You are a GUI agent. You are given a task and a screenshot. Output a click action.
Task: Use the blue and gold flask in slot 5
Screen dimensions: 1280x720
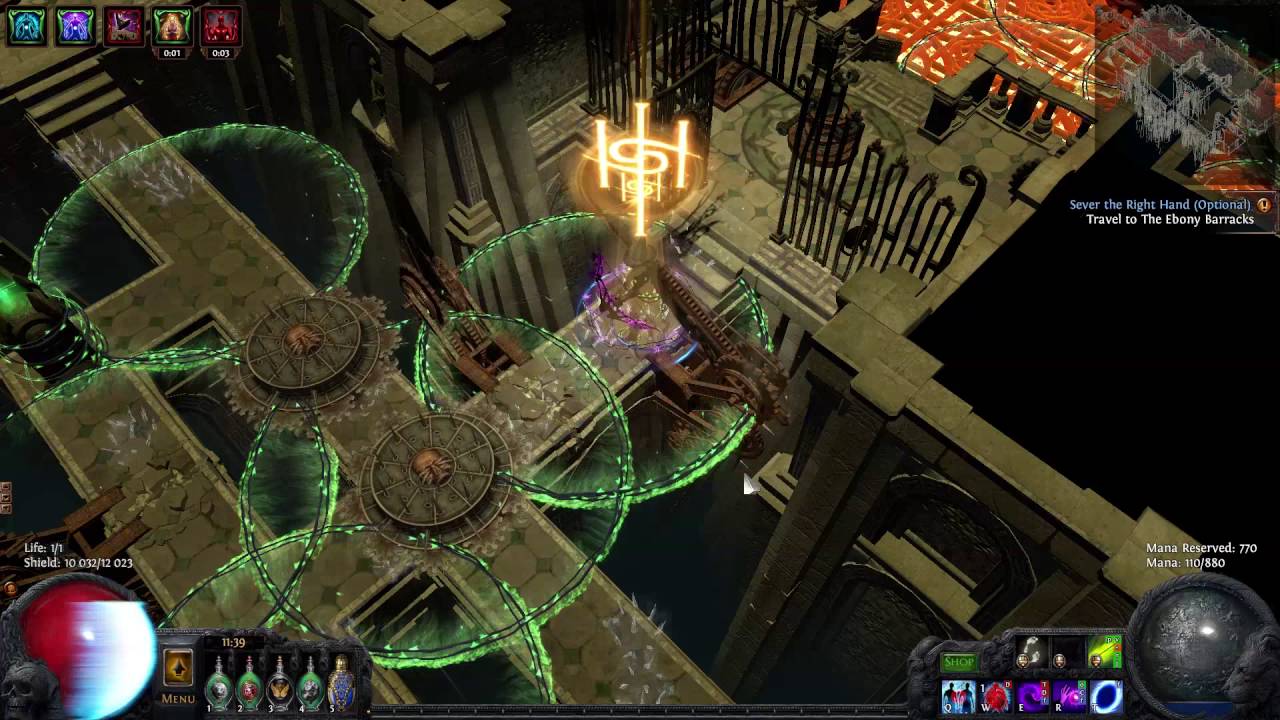[341, 684]
